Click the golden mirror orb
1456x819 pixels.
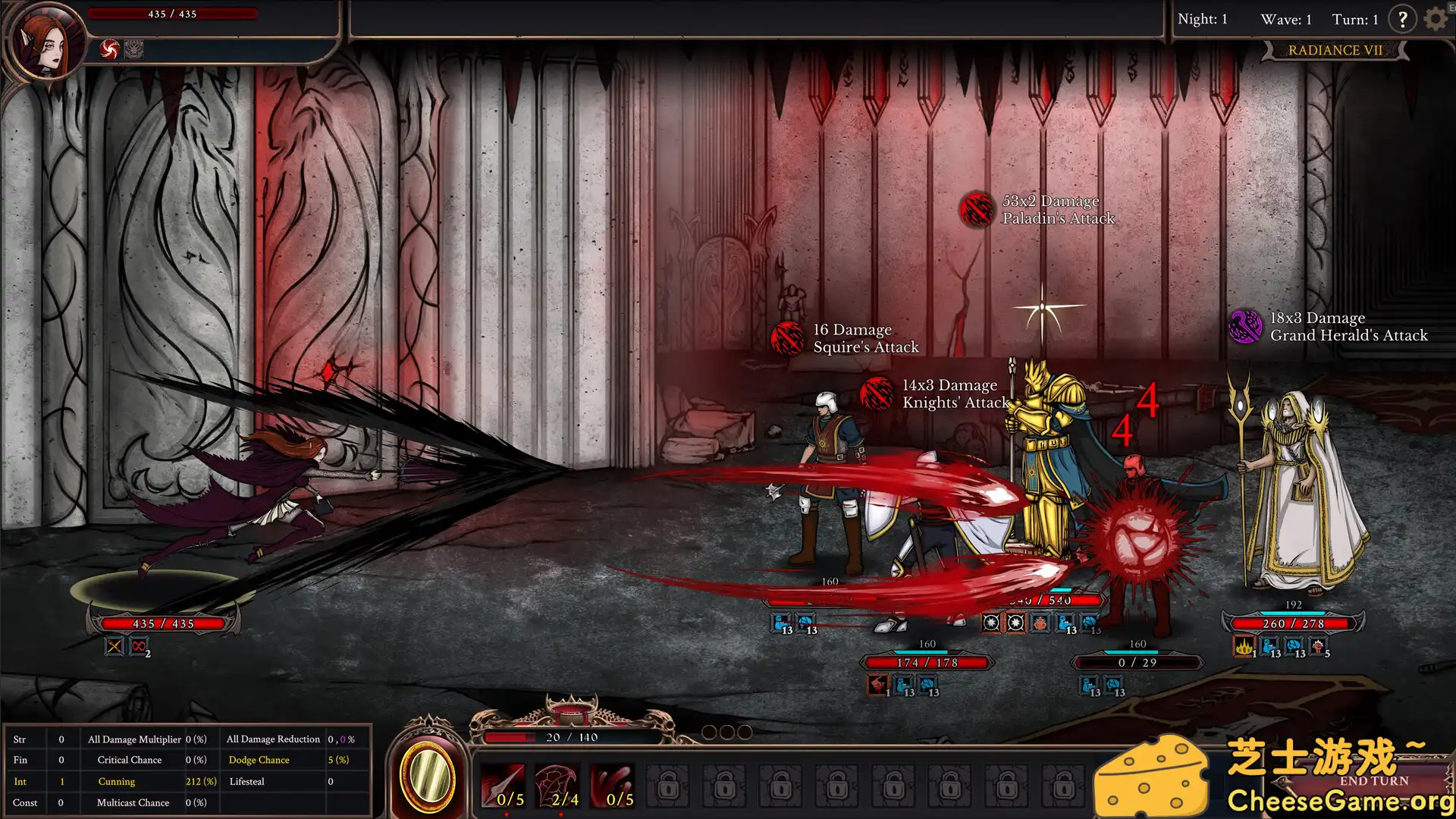428,777
